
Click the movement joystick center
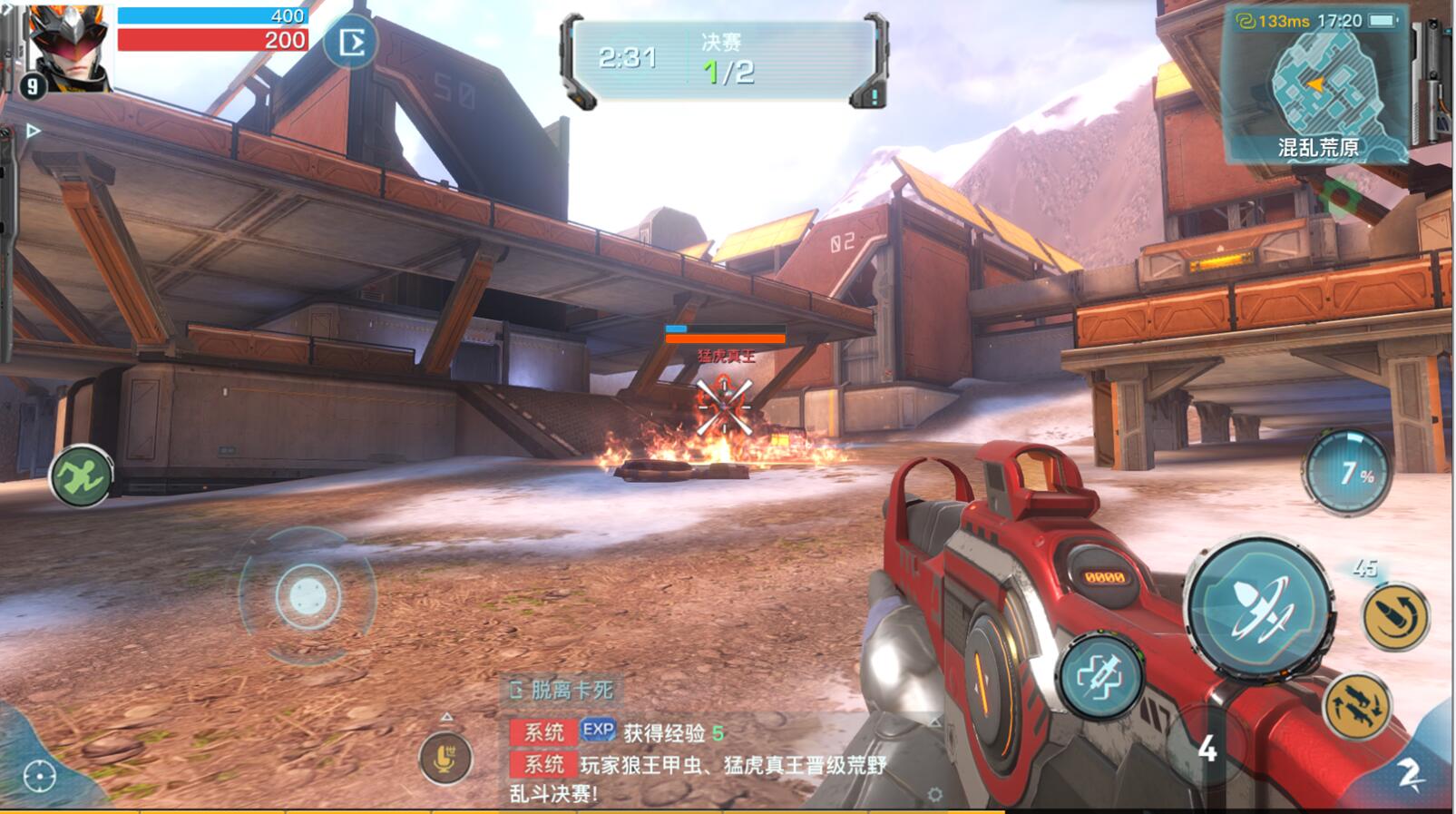pos(308,595)
